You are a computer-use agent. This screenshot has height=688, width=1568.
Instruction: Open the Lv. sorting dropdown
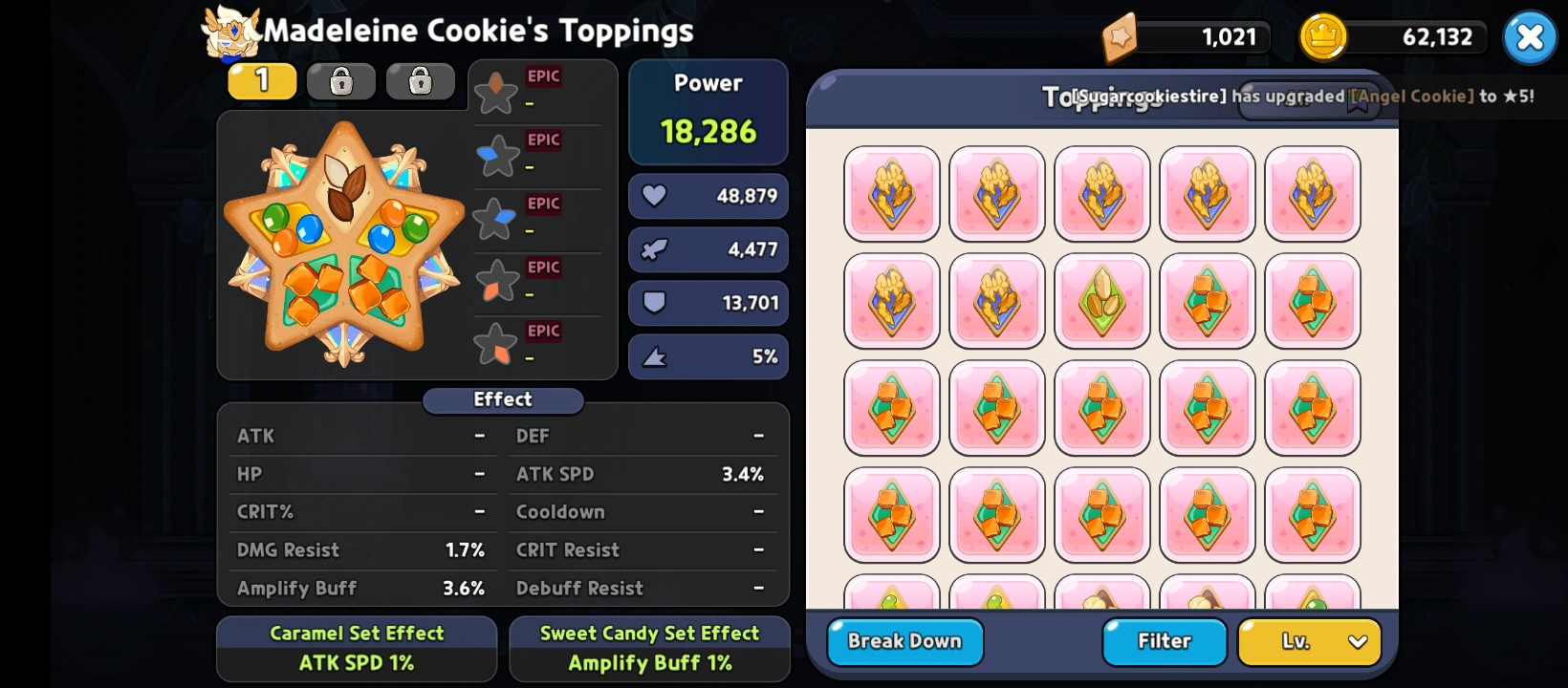coord(1309,641)
